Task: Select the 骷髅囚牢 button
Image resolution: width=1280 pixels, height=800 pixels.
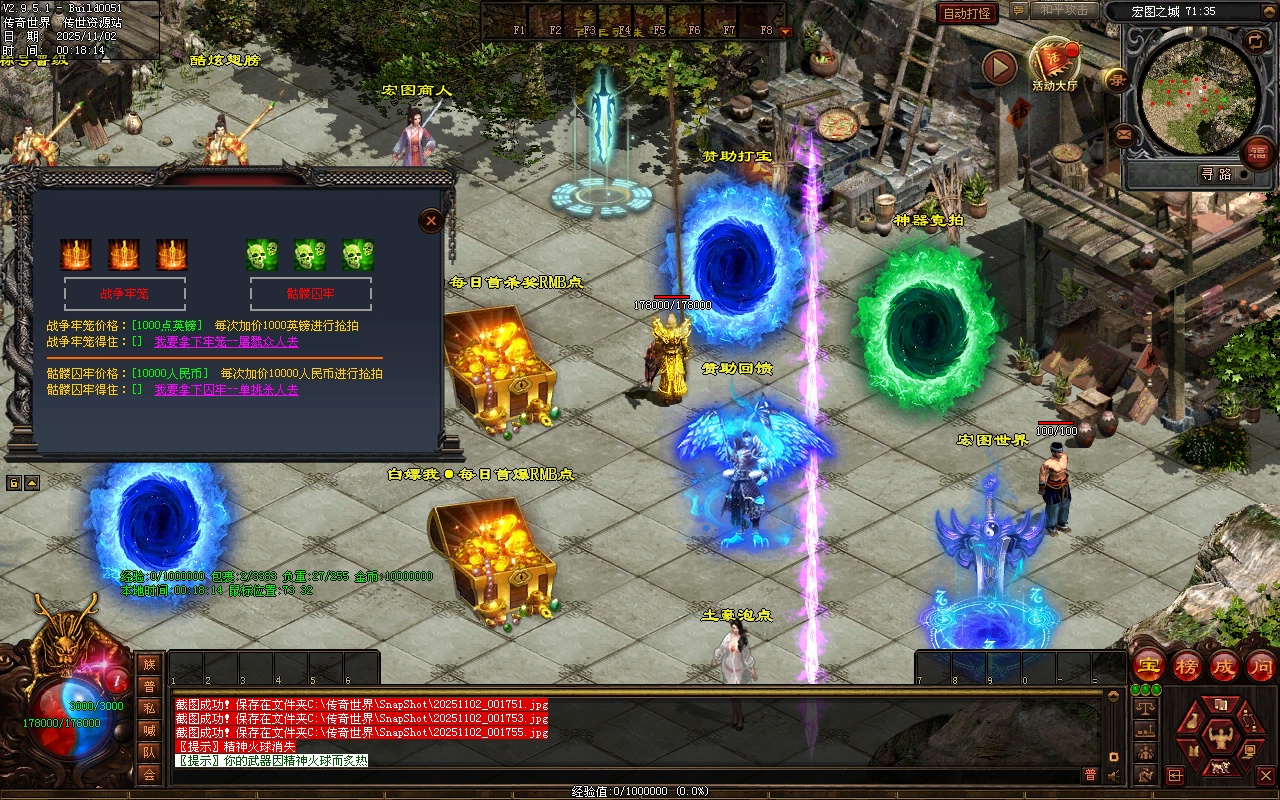Action: point(310,294)
